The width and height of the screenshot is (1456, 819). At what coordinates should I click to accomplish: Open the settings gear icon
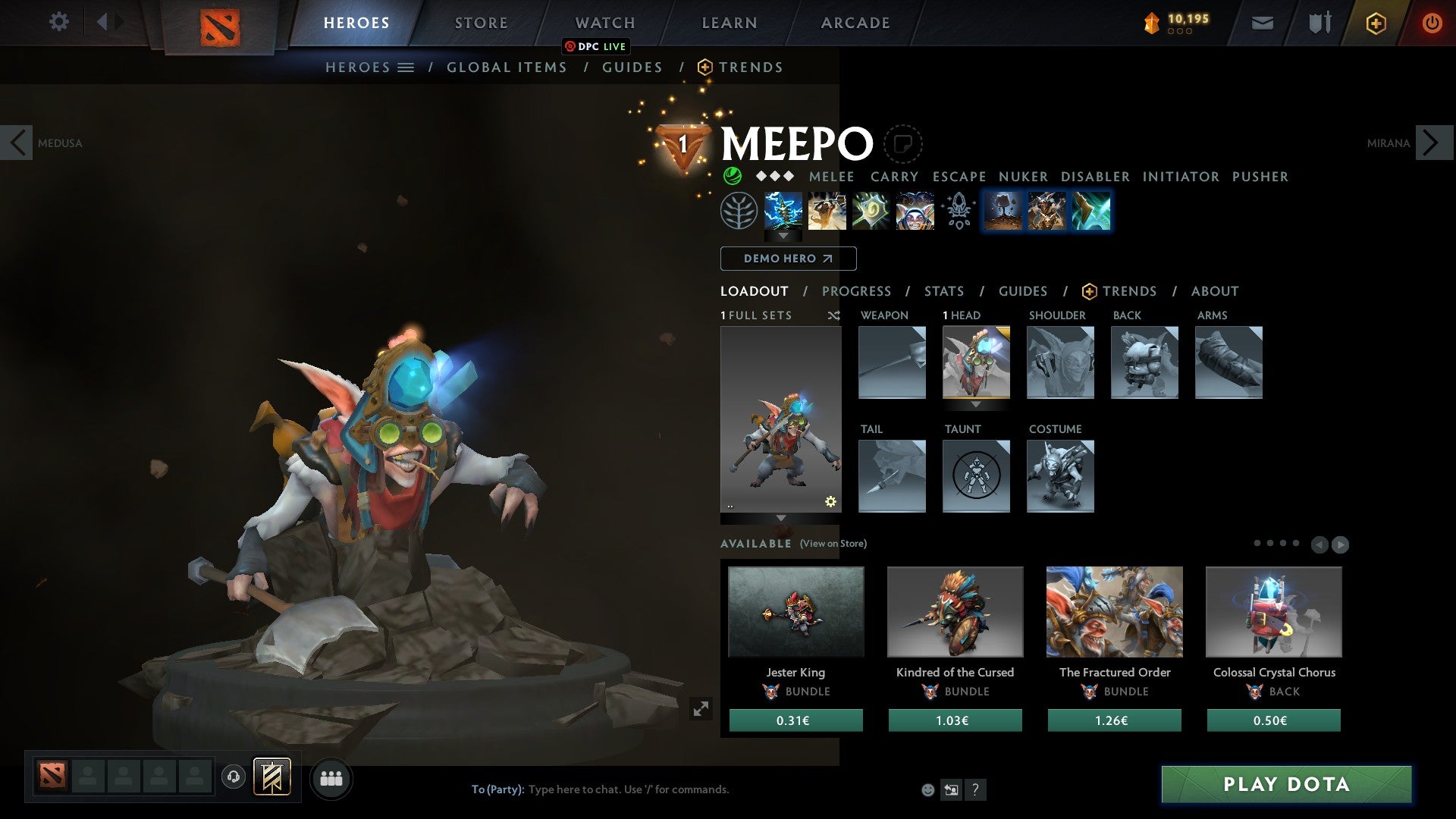pos(59,22)
